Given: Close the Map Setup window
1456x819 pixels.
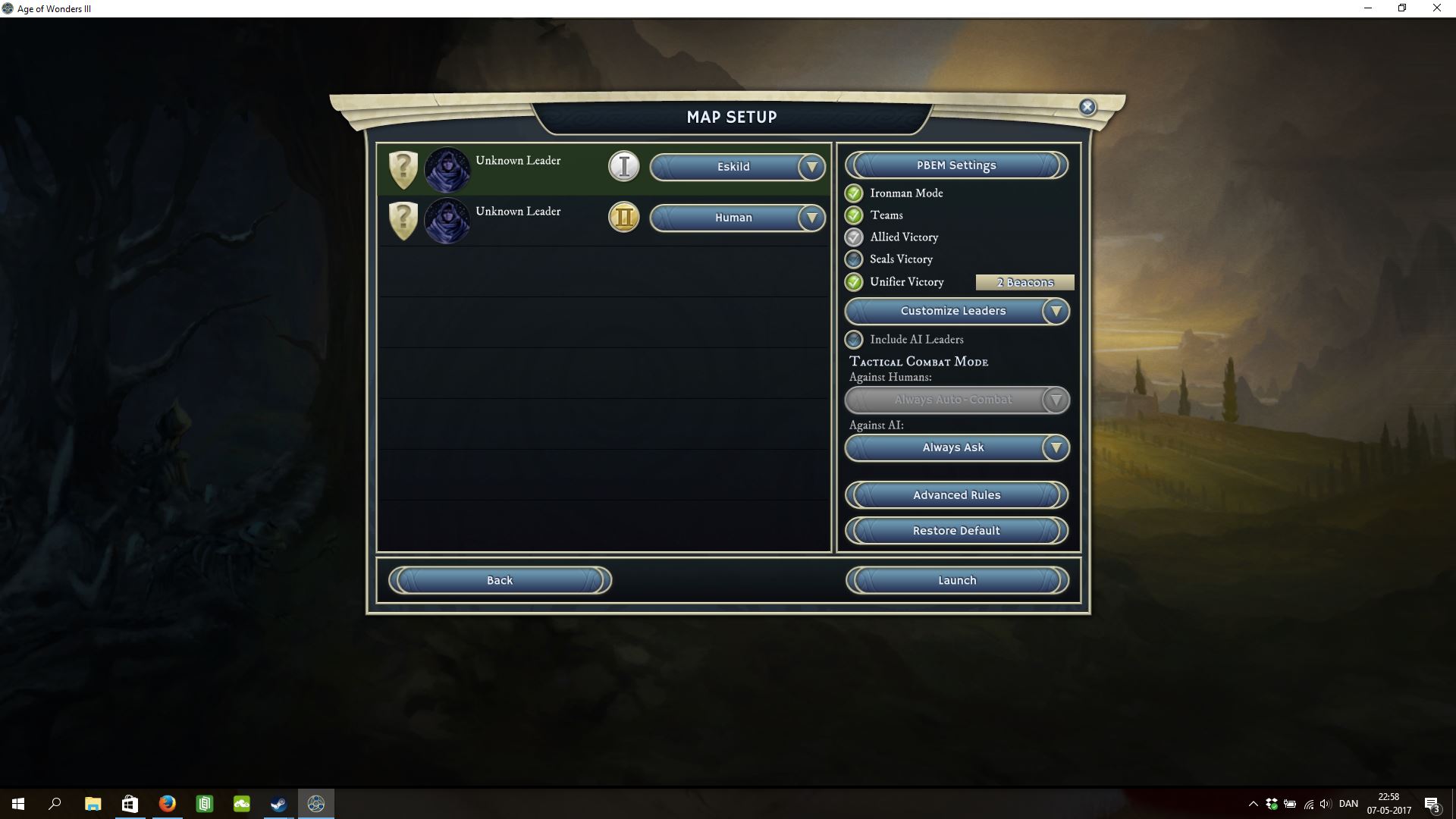Looking at the screenshot, I should tap(1087, 107).
